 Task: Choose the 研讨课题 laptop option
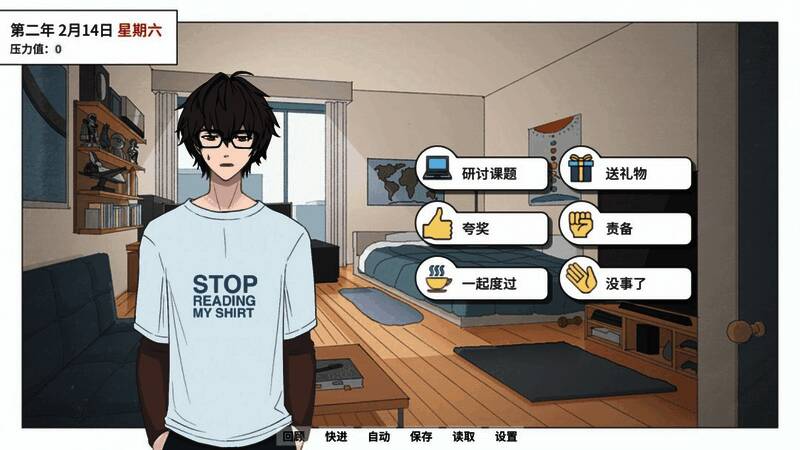(x=484, y=173)
